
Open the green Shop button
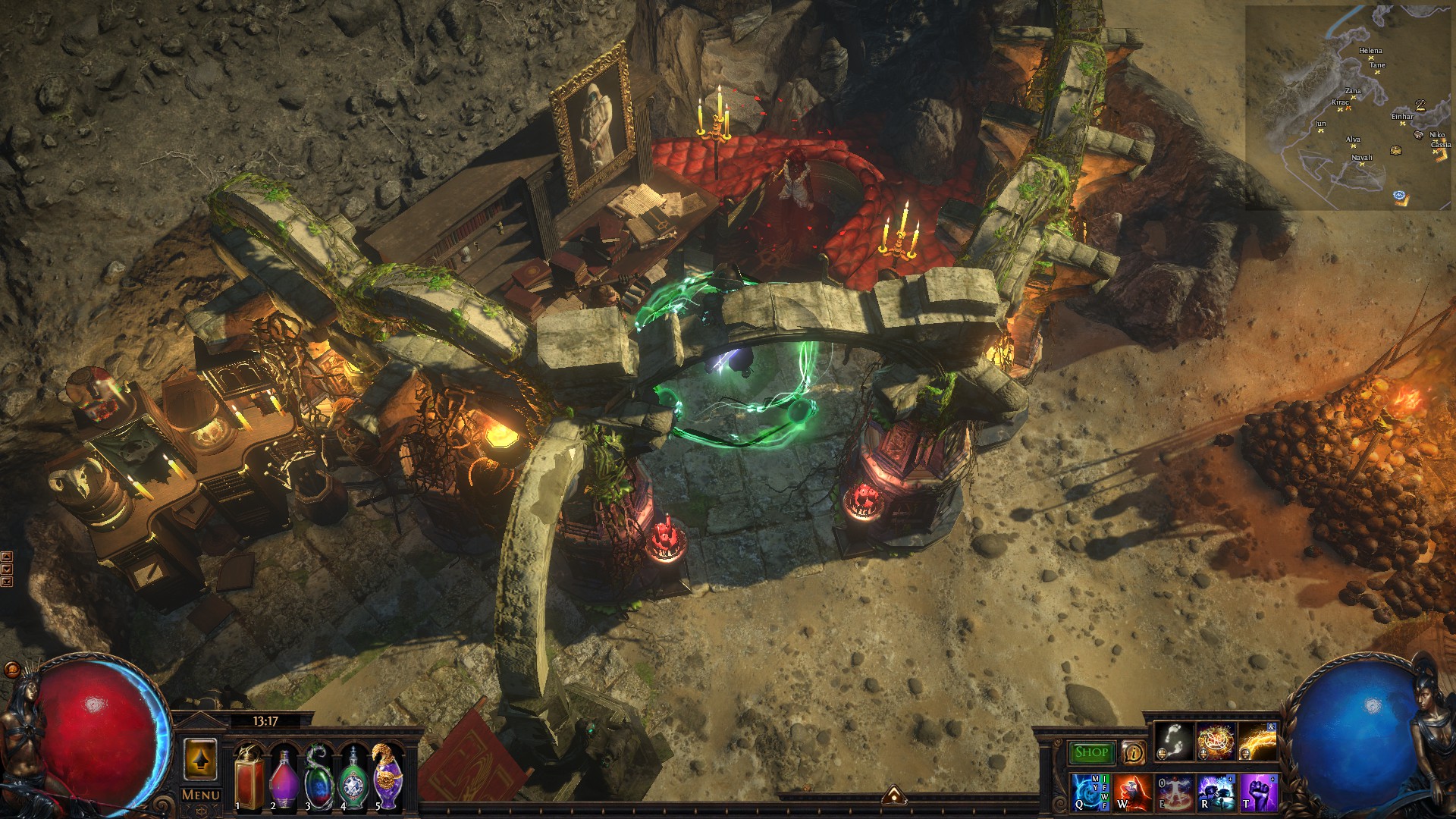tap(1091, 752)
